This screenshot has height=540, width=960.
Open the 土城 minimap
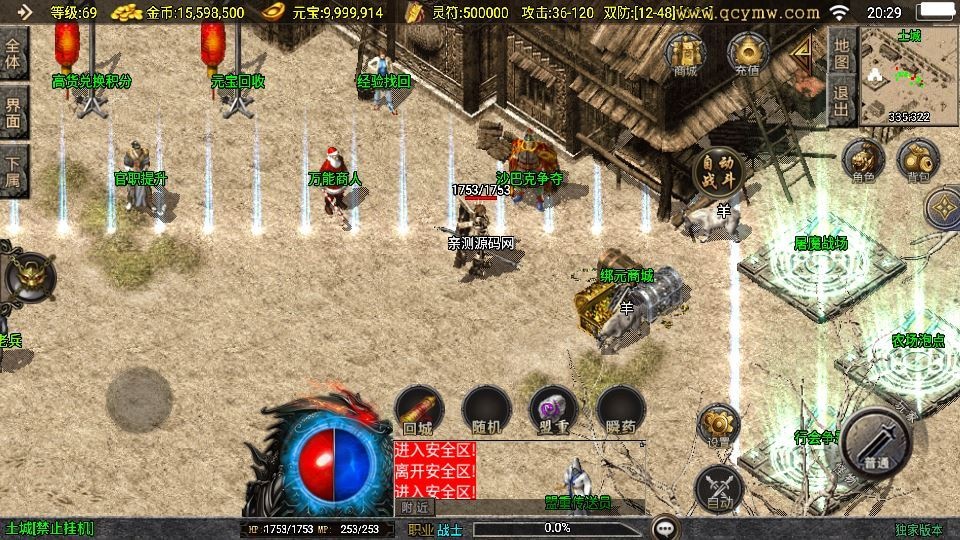909,76
